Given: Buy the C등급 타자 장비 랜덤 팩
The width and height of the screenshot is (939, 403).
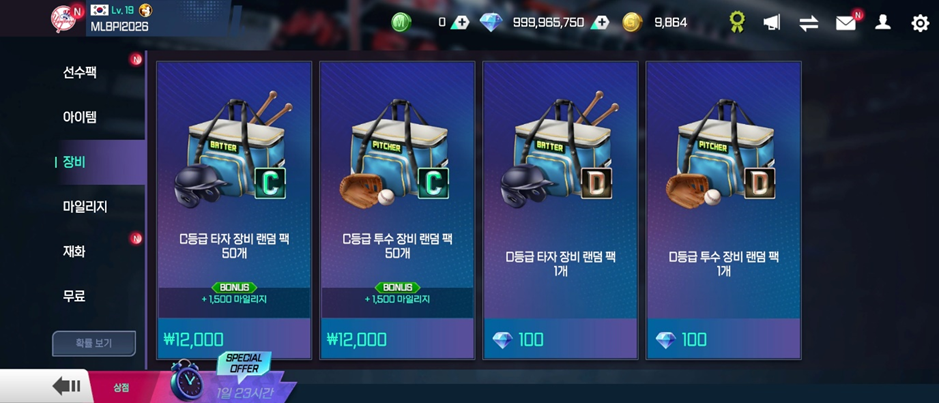Looking at the screenshot, I should (234, 210).
